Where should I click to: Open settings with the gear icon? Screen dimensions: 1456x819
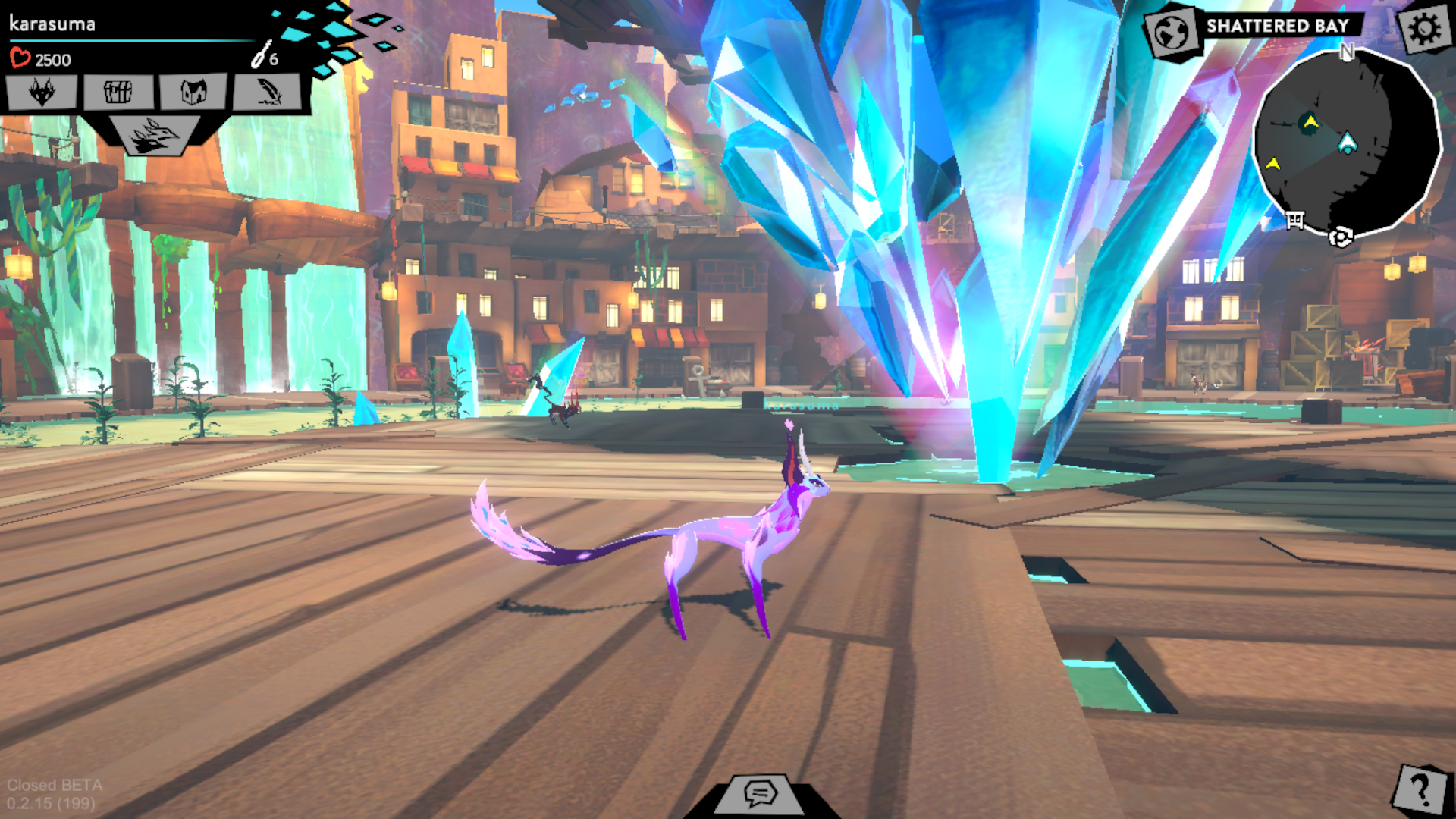[1425, 29]
